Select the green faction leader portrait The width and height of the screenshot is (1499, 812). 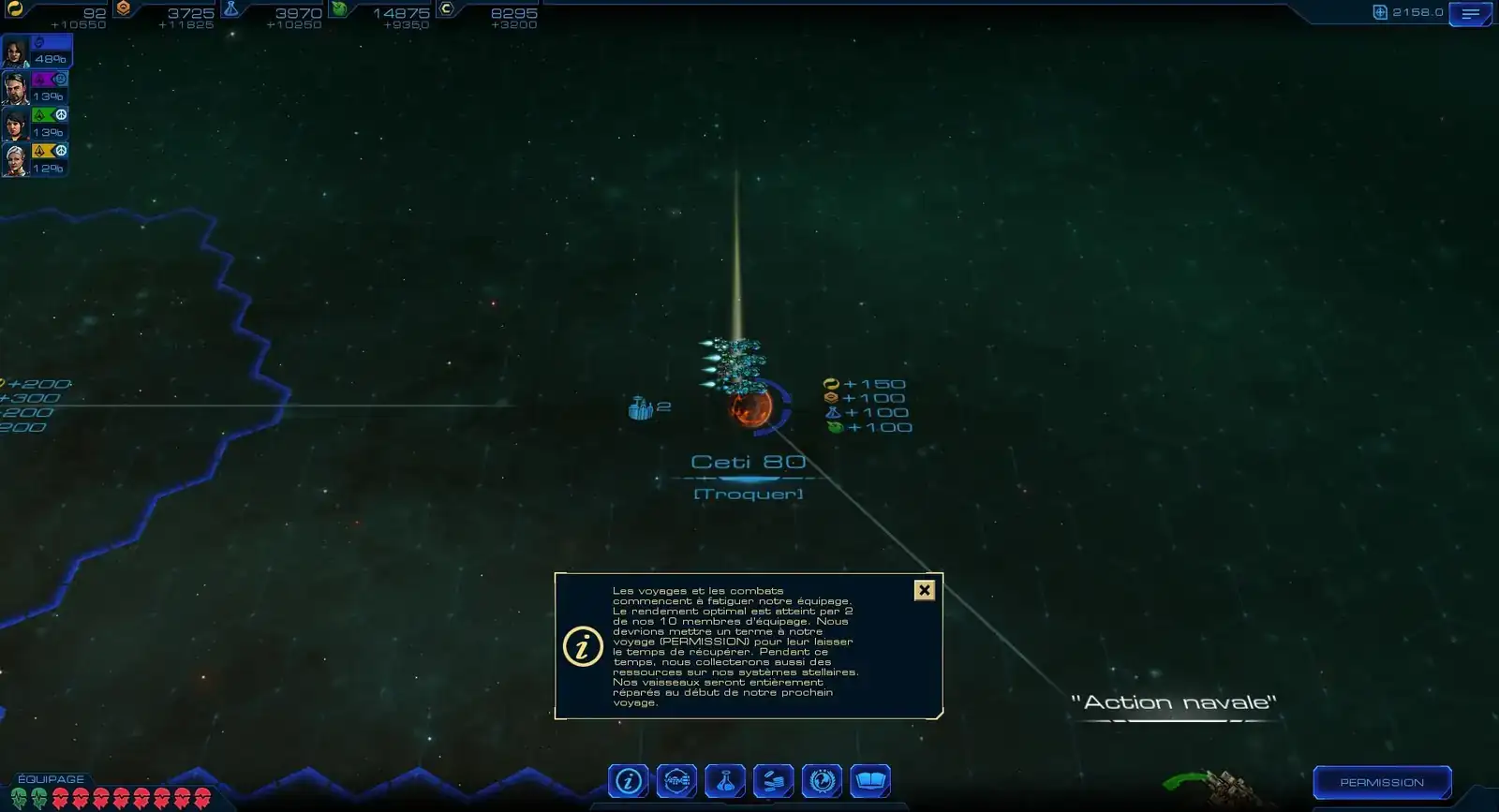click(16, 124)
